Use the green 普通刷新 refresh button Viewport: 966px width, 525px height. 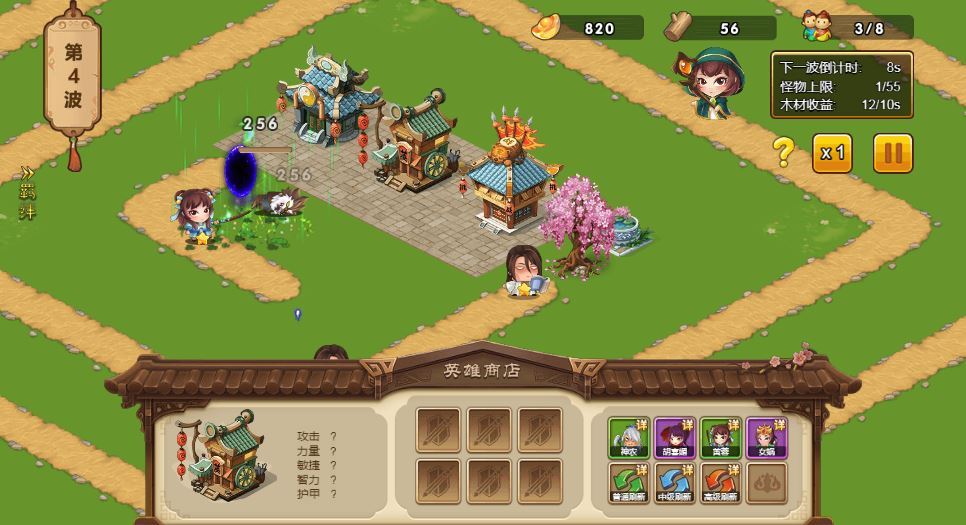tap(629, 483)
